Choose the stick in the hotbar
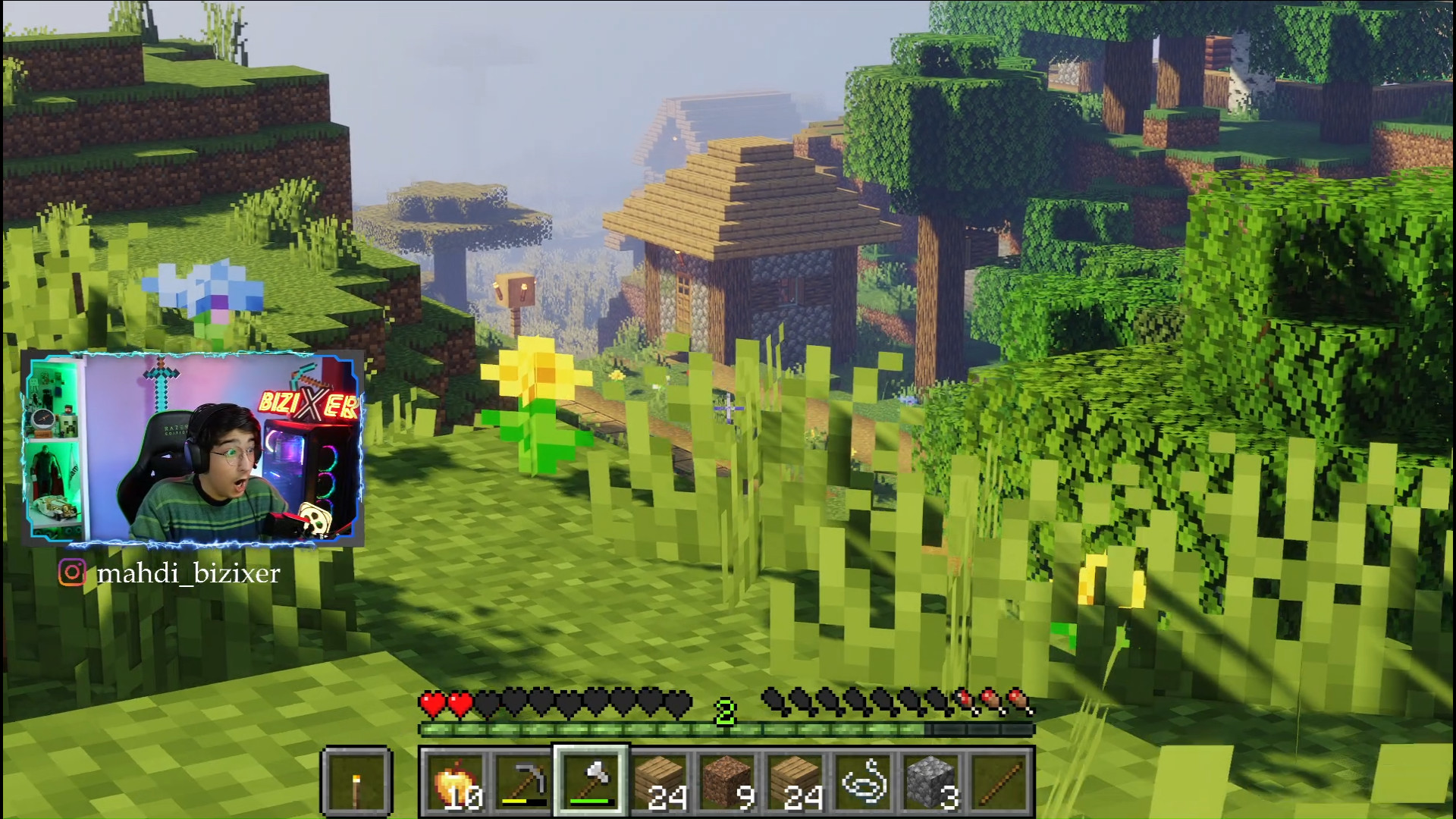The image size is (1456, 819). pyautogui.click(x=1000, y=782)
